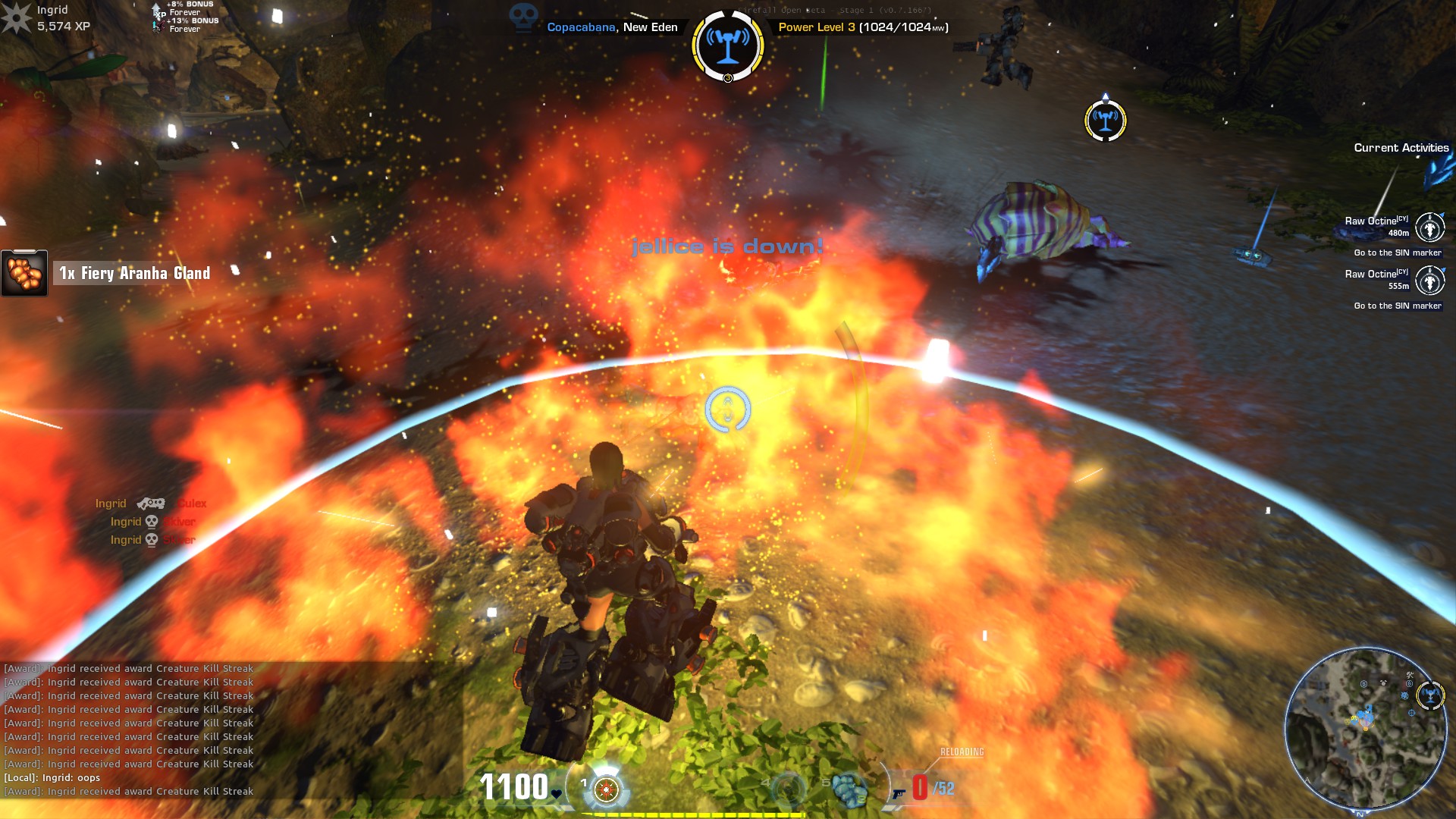The height and width of the screenshot is (819, 1456).
Task: Select the ability in hotbar slot 1
Action: point(605,789)
